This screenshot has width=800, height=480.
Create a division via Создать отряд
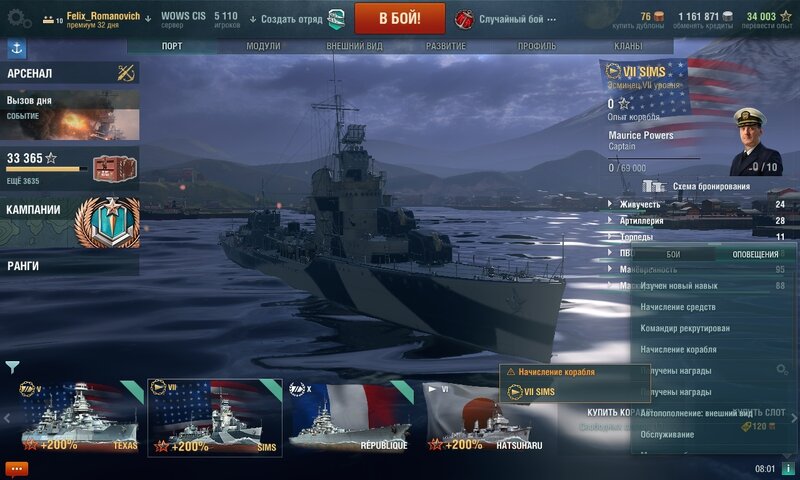tap(286, 19)
